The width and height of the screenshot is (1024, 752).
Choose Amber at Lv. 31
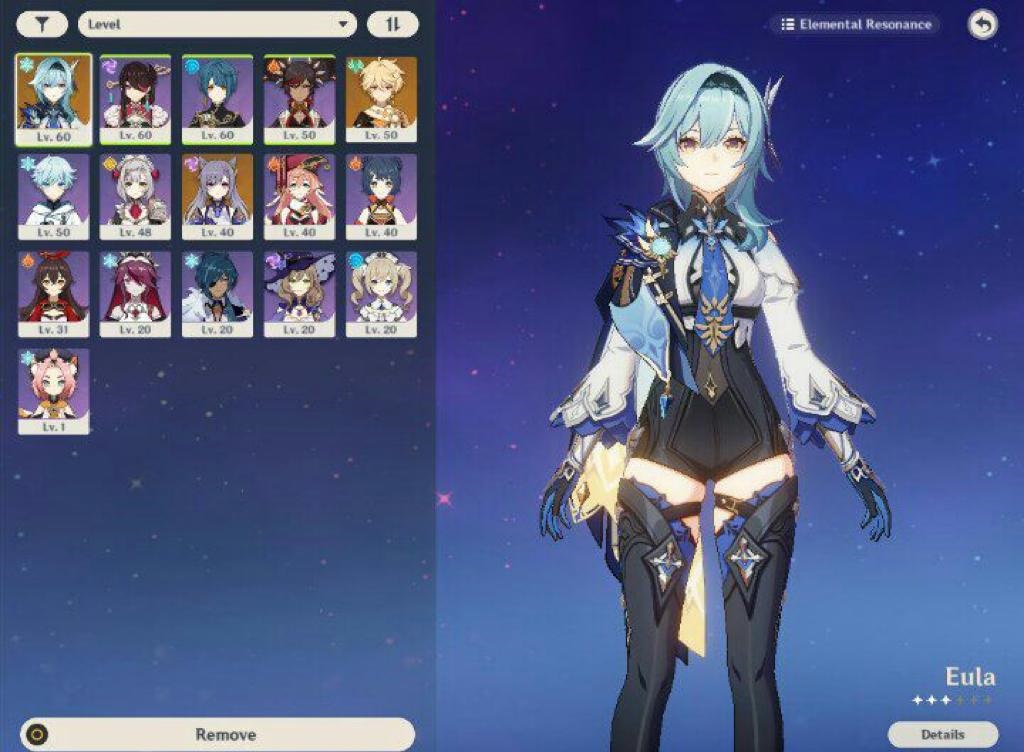(x=53, y=293)
